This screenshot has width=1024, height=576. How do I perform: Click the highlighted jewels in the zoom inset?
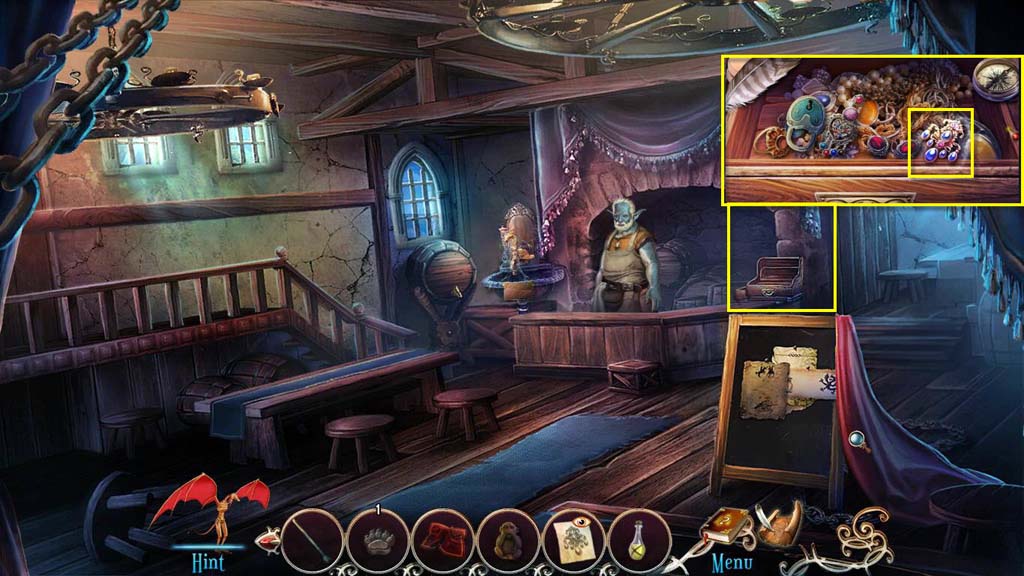(x=940, y=142)
